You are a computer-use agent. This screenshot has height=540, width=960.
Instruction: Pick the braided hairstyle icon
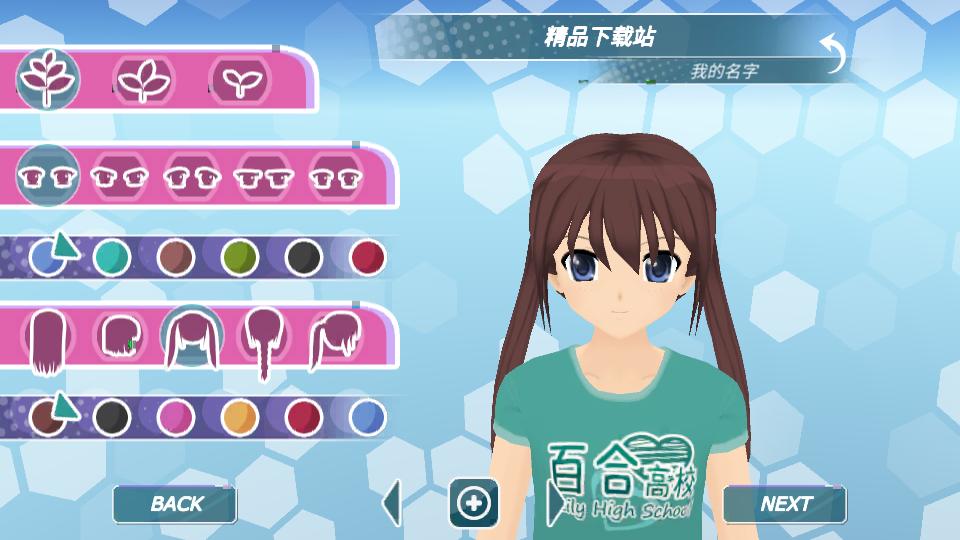point(264,340)
